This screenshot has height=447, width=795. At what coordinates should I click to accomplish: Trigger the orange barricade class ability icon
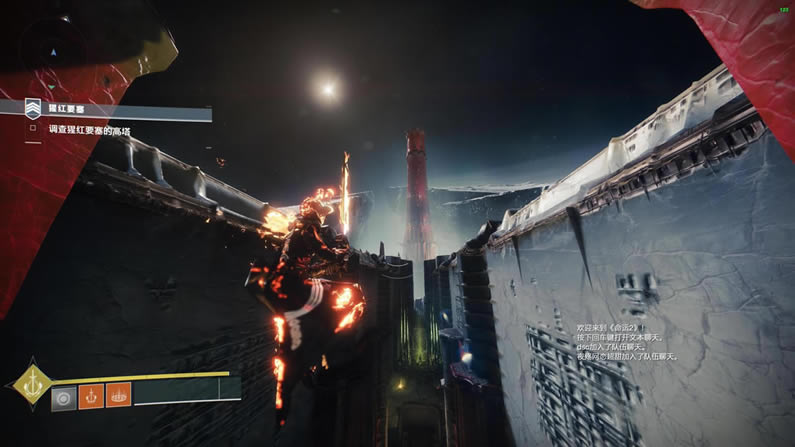(x=118, y=396)
